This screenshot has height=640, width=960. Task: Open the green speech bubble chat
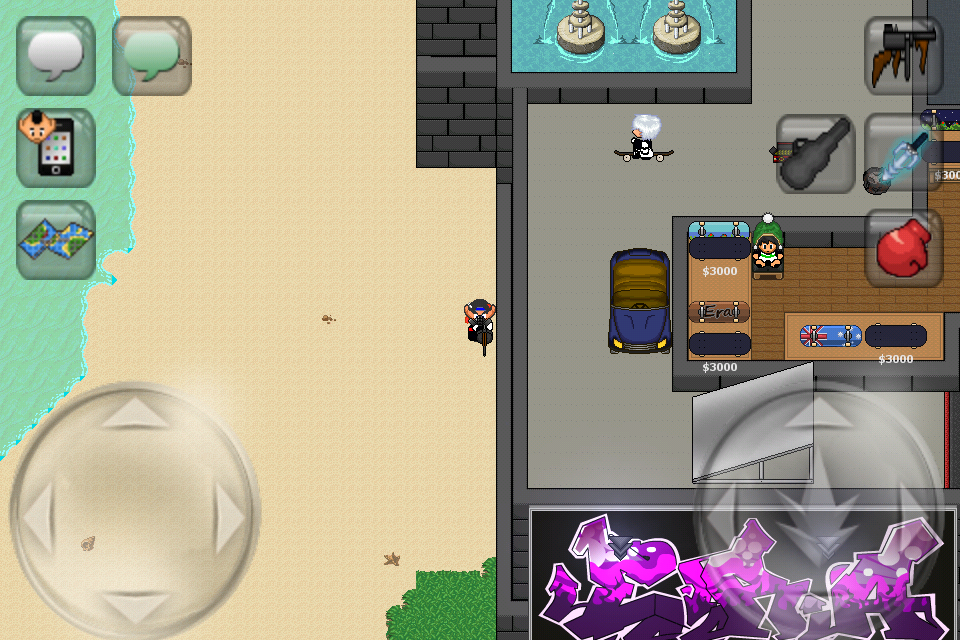152,56
